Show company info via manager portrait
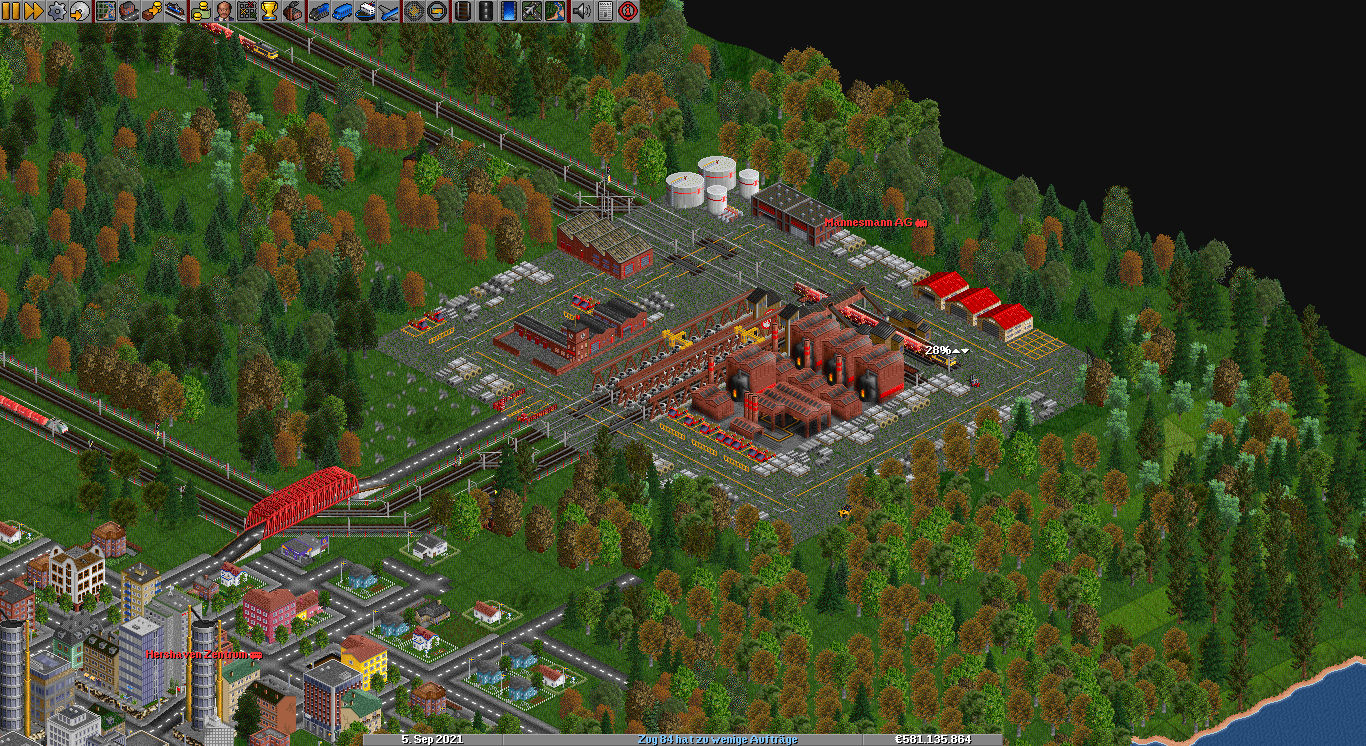The height and width of the screenshot is (746, 1366). coord(225,11)
